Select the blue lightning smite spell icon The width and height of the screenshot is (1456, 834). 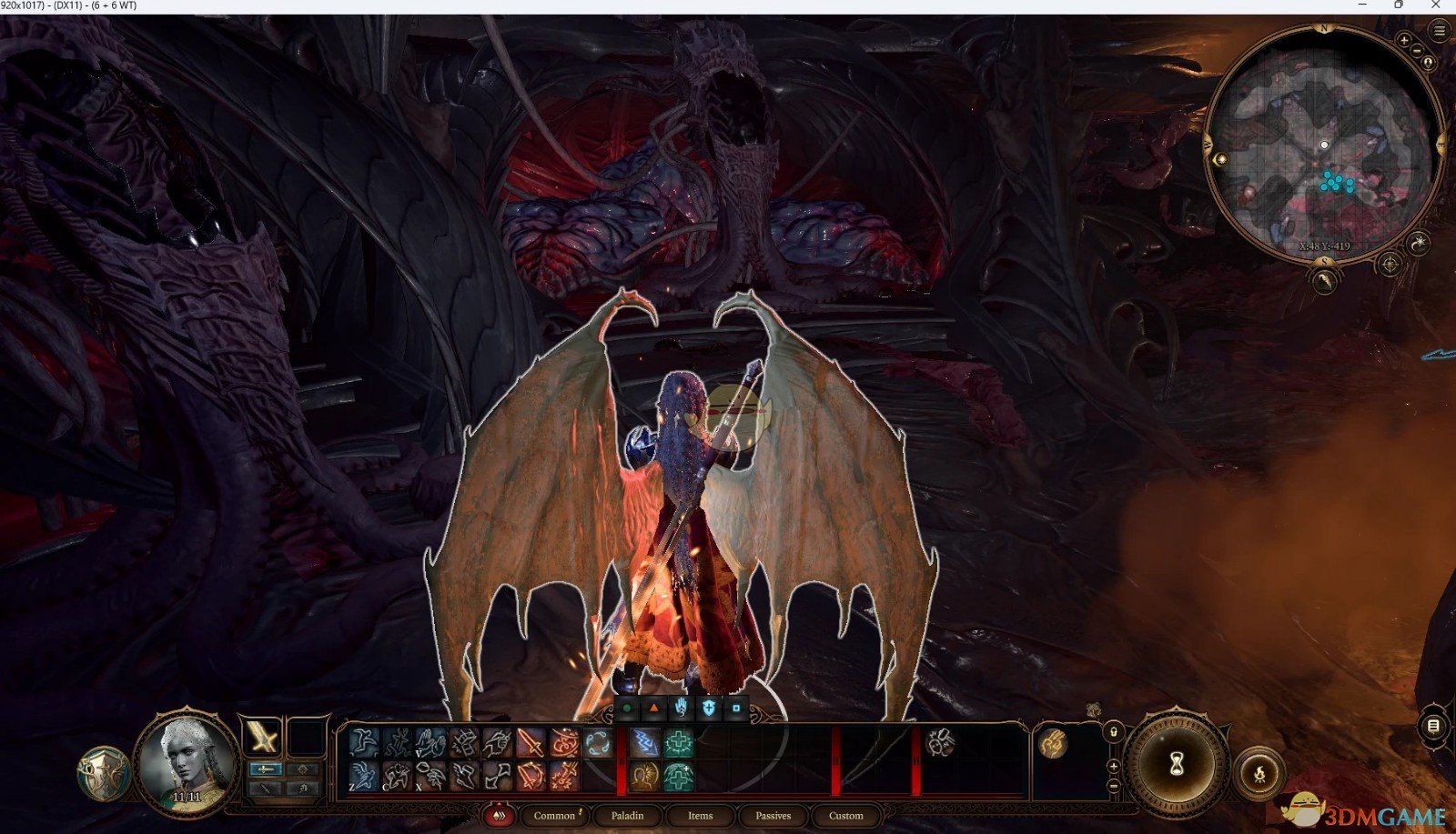point(644,741)
